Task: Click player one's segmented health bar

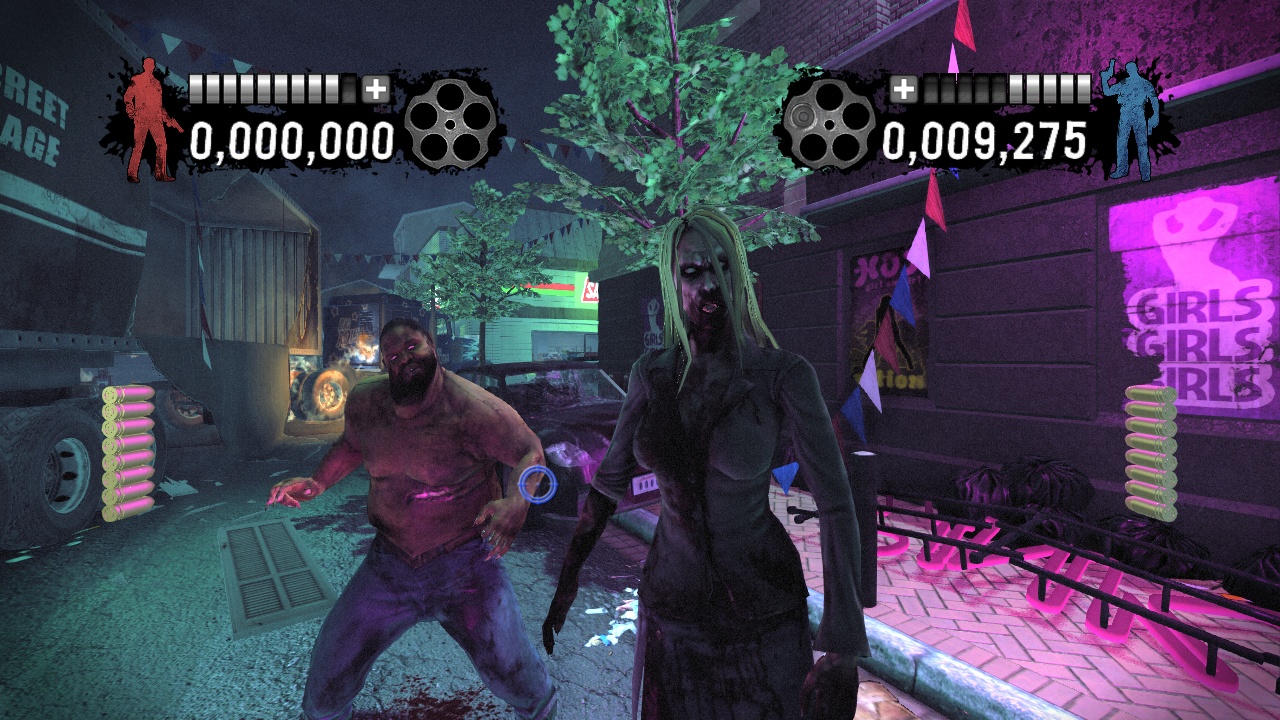Action: click(268, 89)
